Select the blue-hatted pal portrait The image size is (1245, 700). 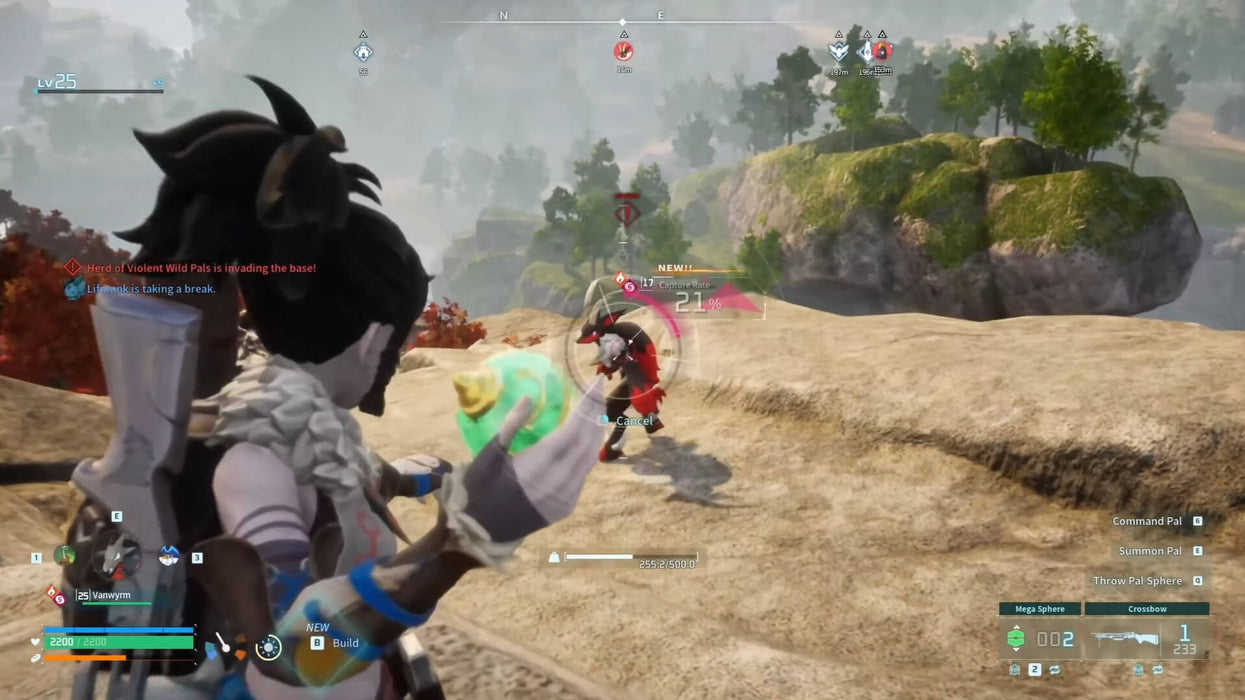click(x=169, y=555)
